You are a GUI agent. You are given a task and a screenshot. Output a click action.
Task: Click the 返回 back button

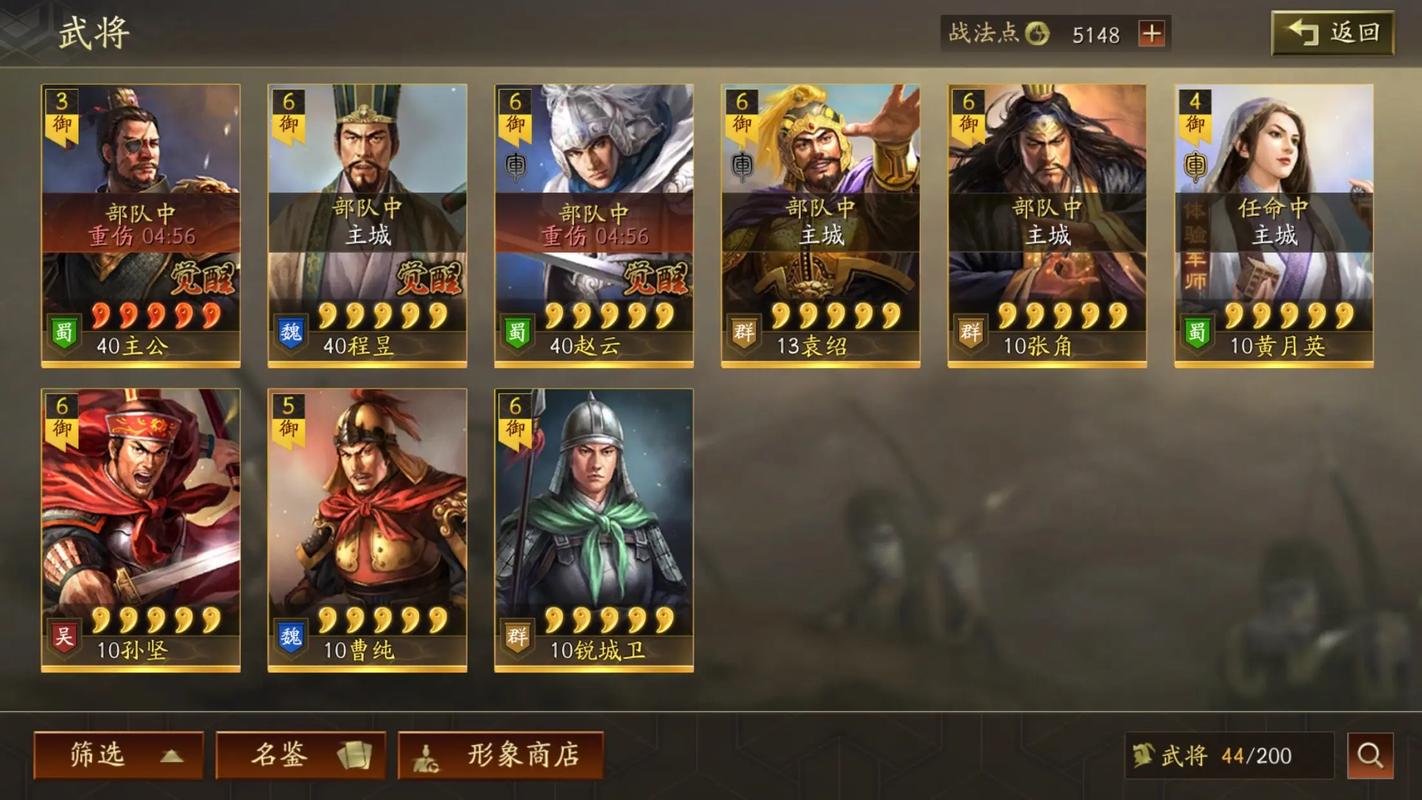point(1332,33)
